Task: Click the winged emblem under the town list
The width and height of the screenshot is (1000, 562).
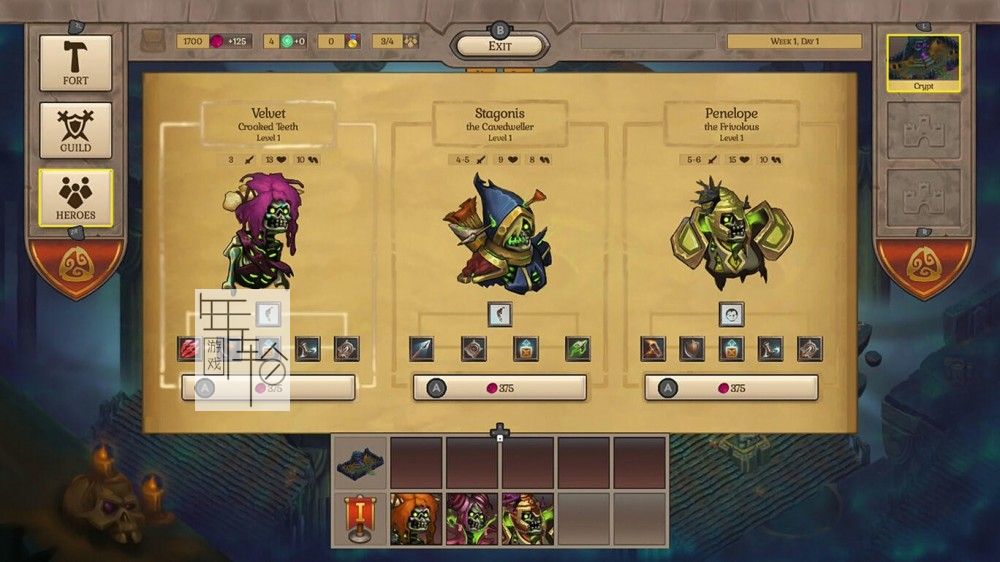Action: tap(923, 266)
